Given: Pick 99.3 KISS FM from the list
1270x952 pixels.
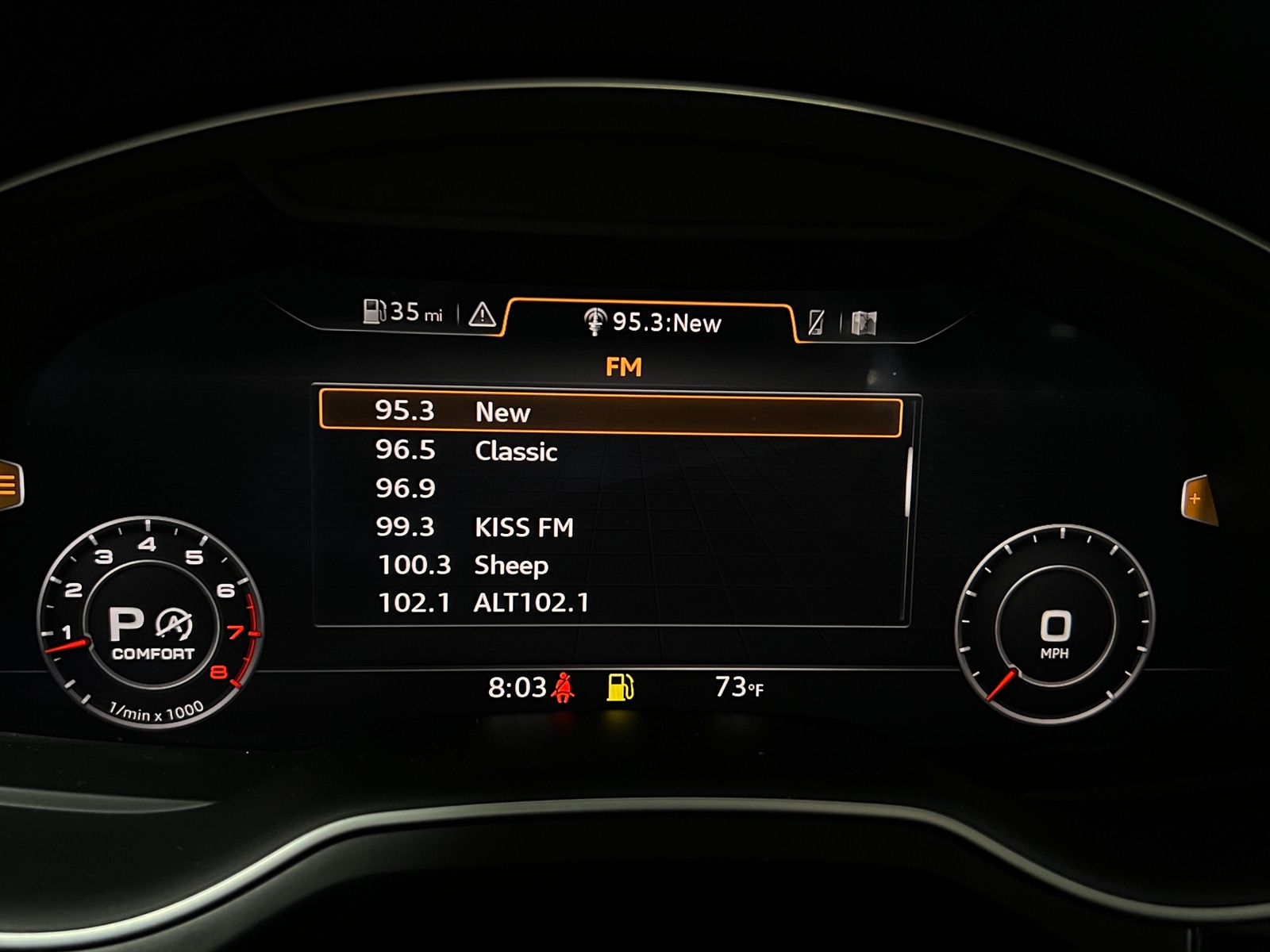Looking at the screenshot, I should [x=610, y=528].
